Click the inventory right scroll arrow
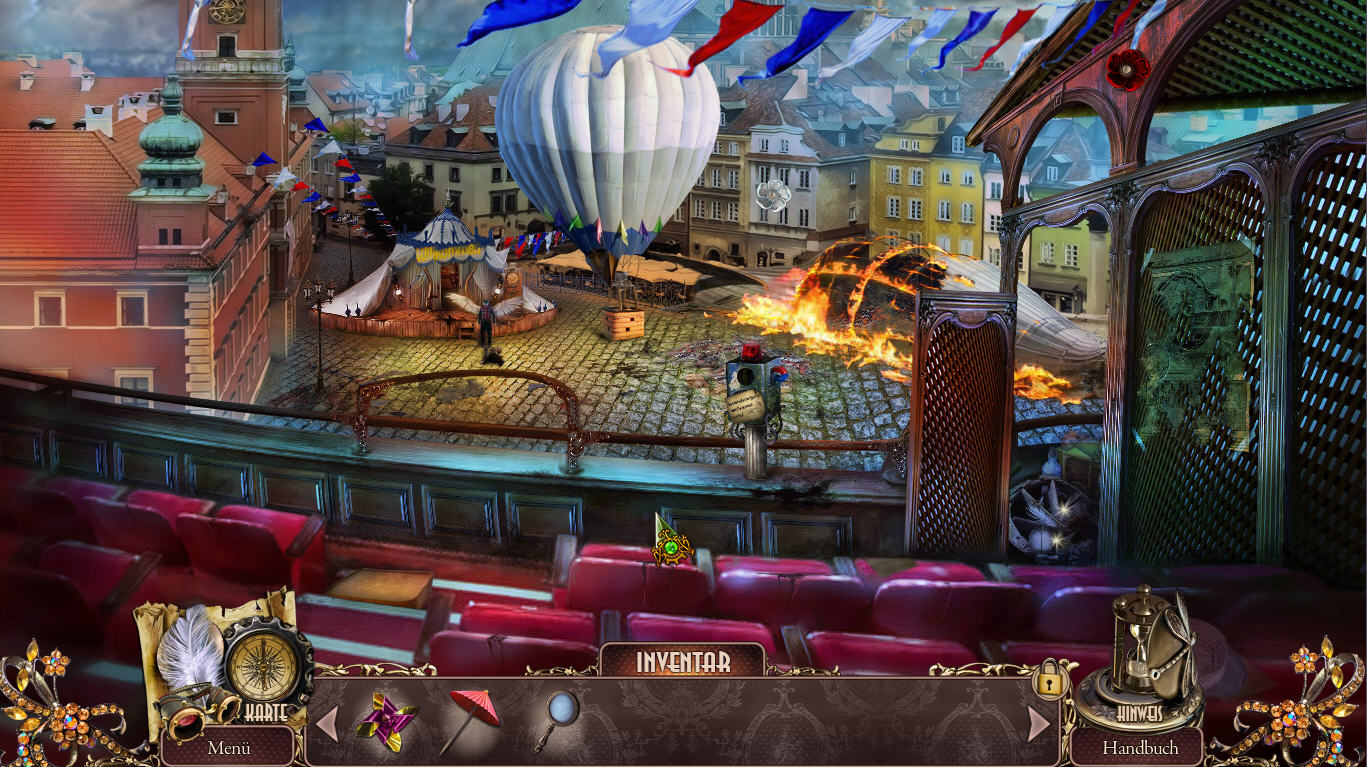 pos(1039,723)
